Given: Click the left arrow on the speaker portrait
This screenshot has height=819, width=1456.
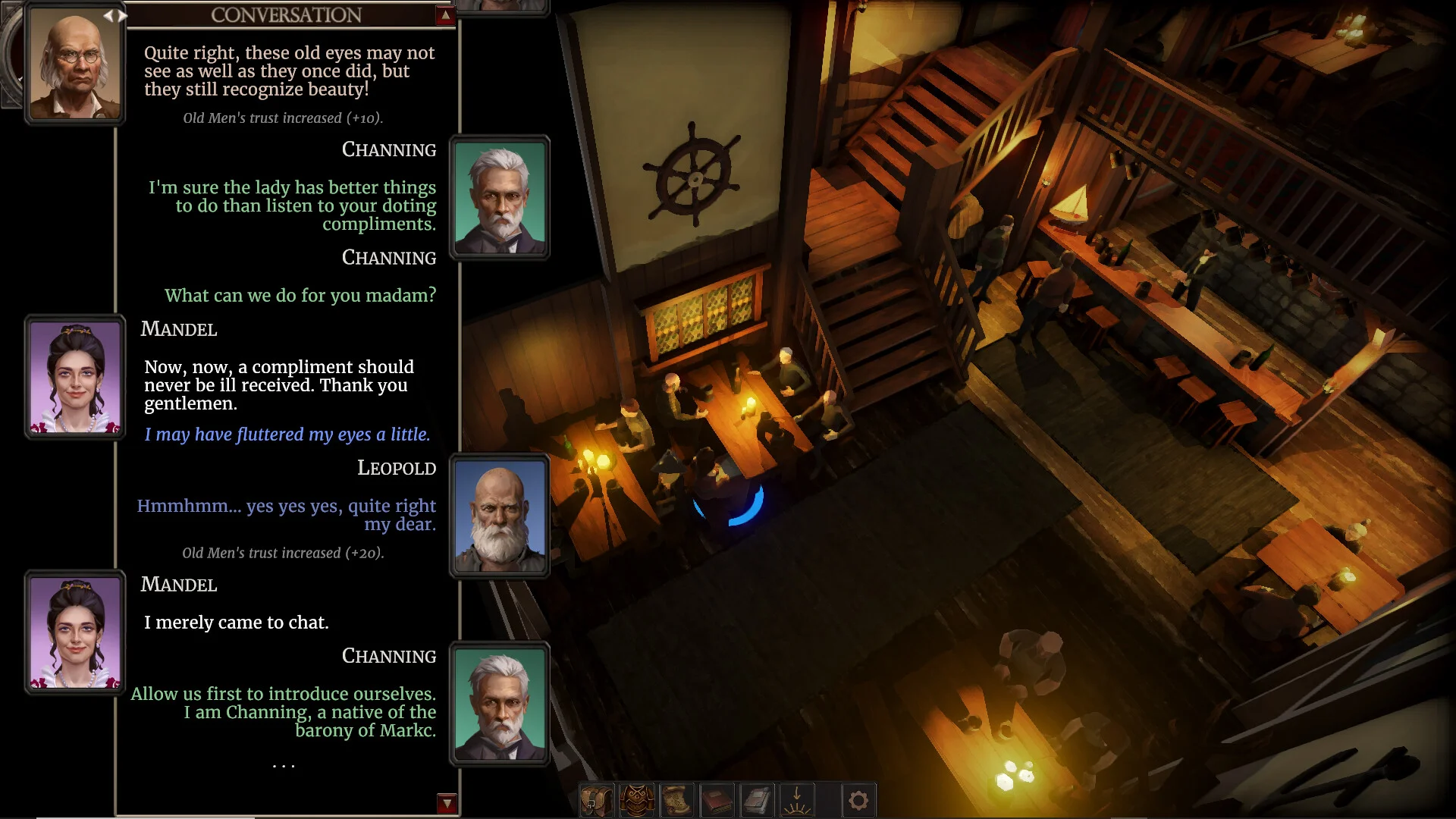Looking at the screenshot, I should point(108,15).
